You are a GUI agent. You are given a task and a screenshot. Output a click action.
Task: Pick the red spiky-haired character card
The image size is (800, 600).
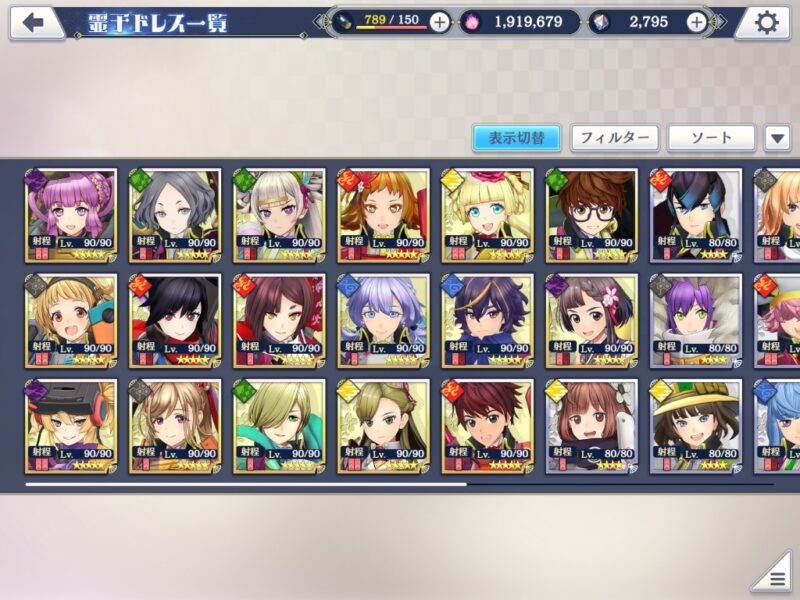(487, 425)
